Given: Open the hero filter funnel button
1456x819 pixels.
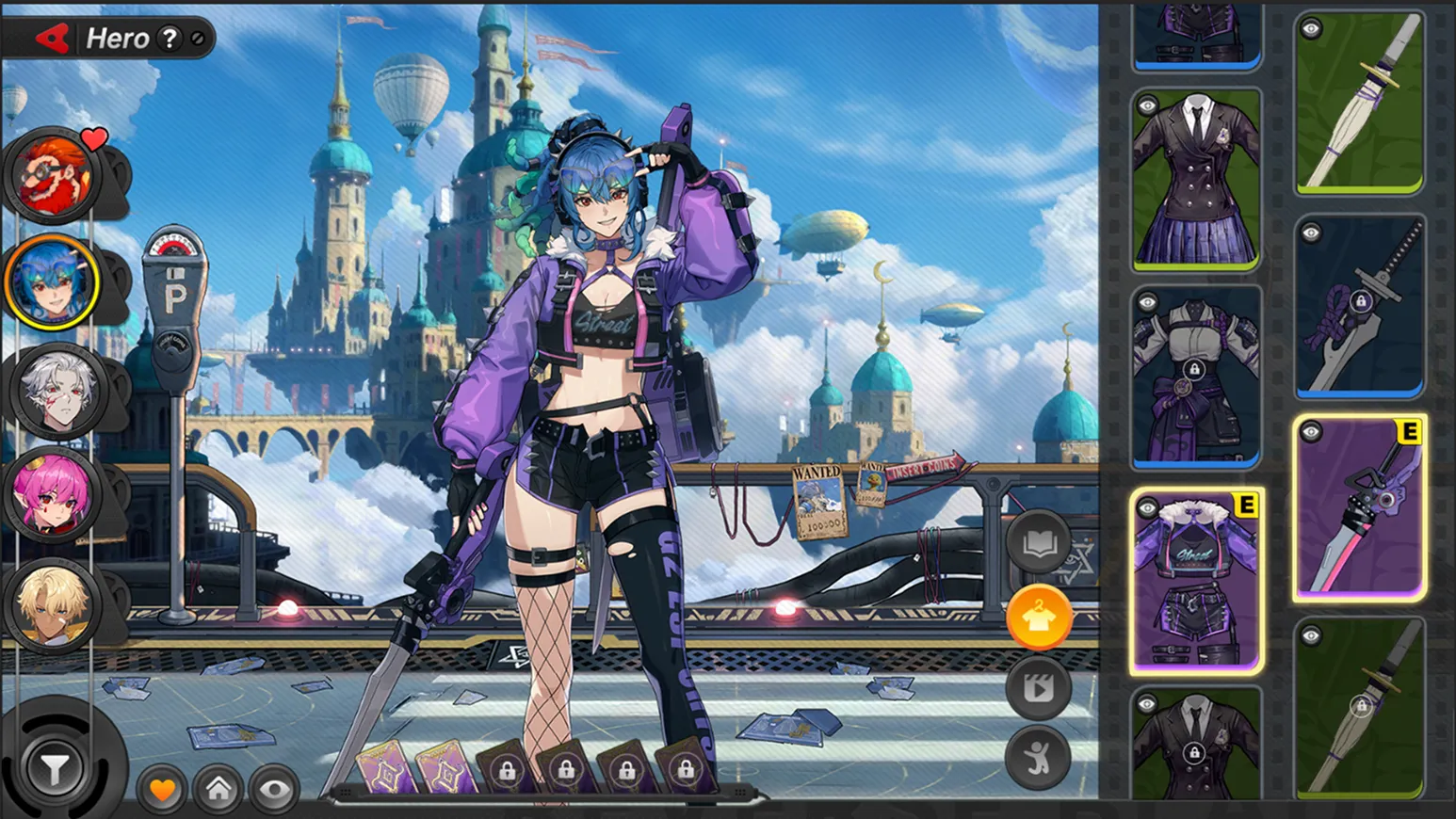Looking at the screenshot, I should pos(55,770).
